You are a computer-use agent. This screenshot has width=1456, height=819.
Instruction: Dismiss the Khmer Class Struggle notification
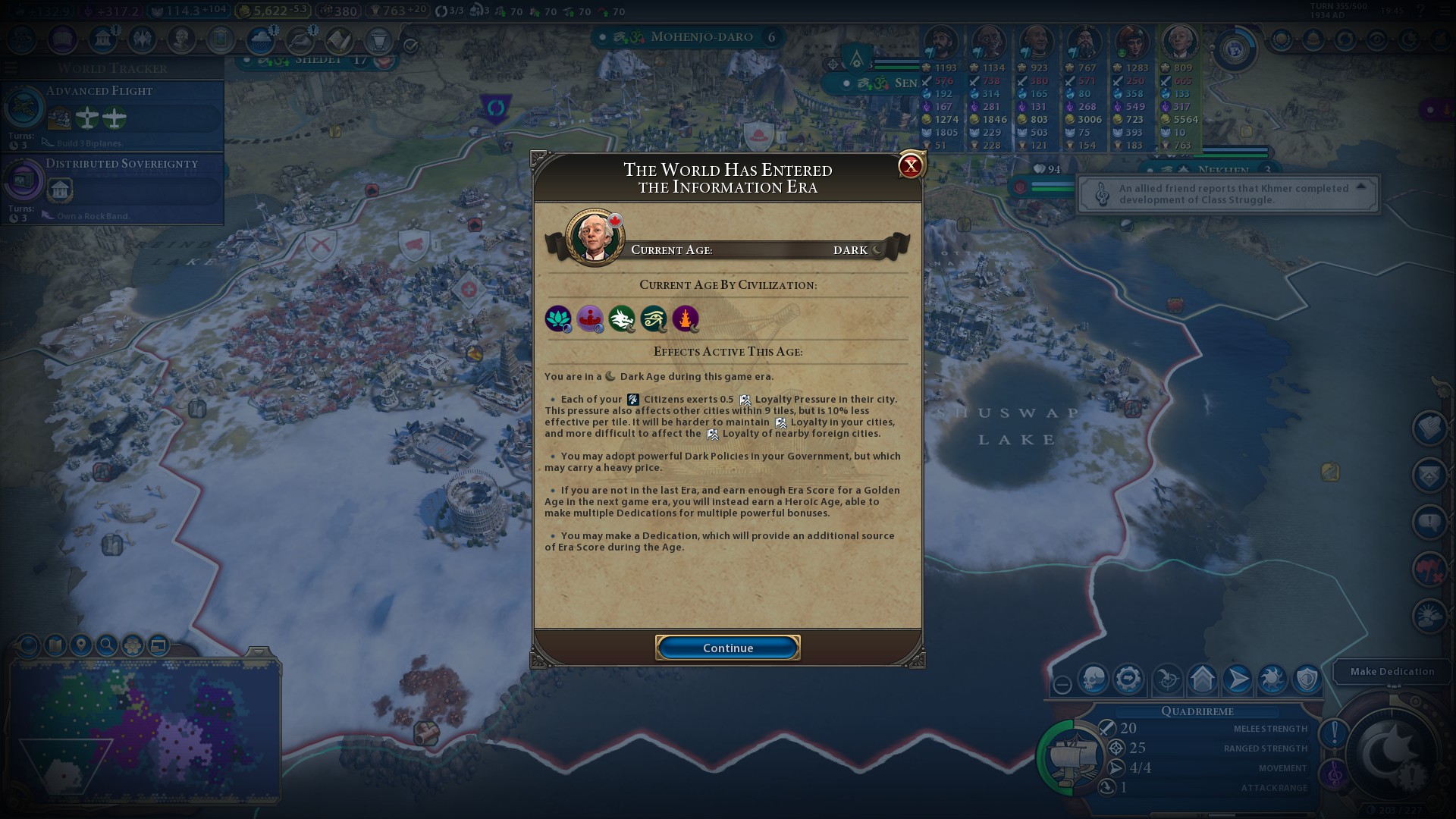(x=1227, y=194)
